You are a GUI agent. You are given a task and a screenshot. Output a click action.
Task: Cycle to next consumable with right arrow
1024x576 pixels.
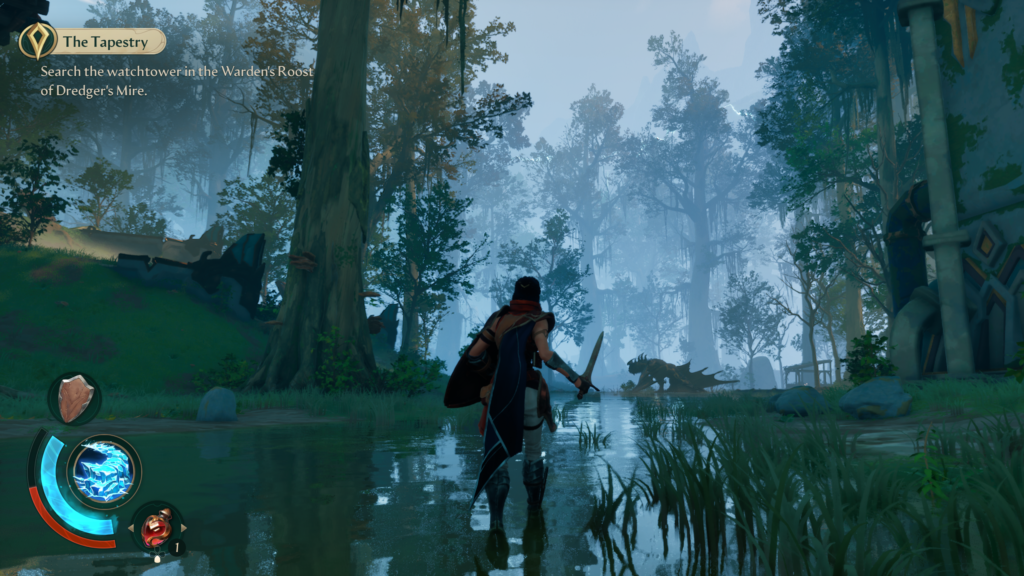point(183,527)
